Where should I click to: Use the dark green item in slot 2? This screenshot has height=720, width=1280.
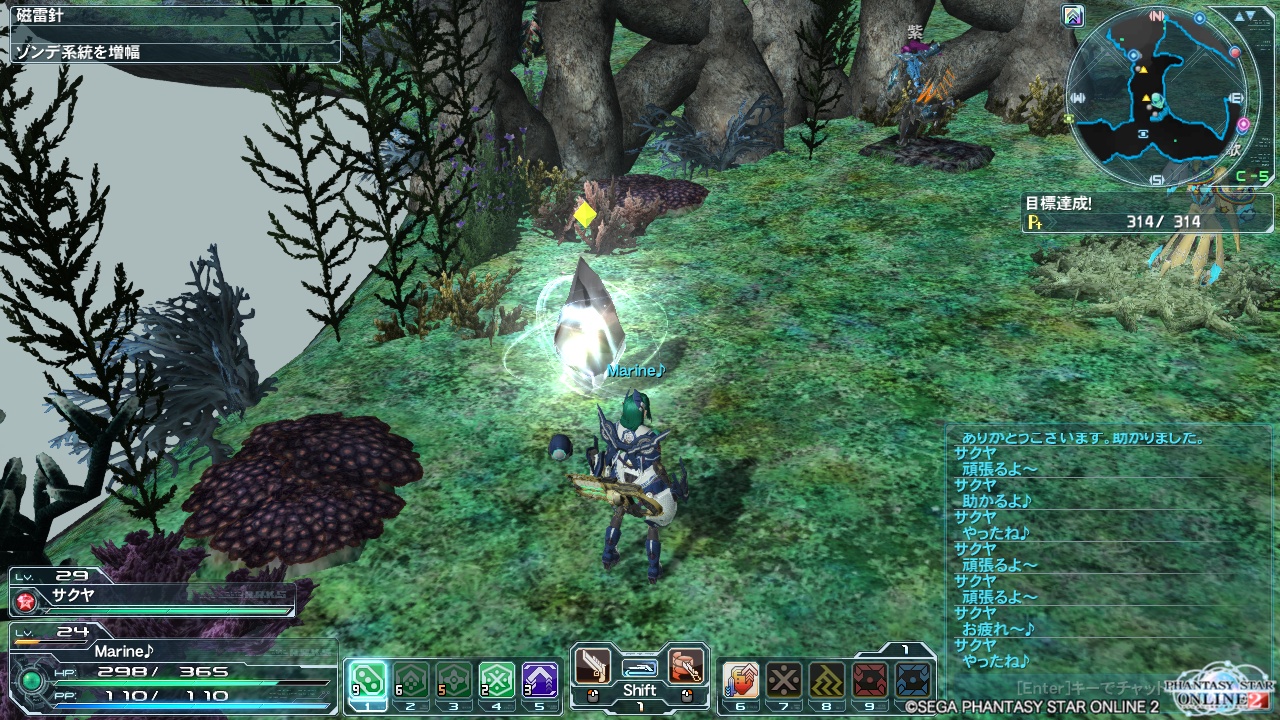tap(410, 679)
